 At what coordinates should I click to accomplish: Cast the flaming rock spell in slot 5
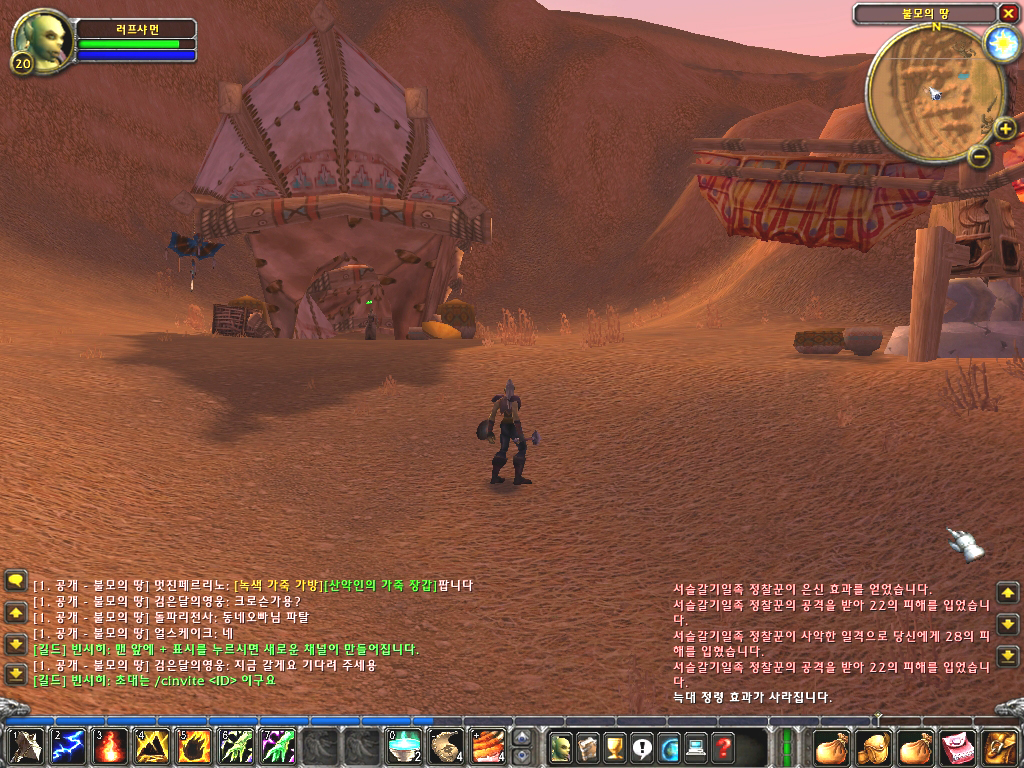193,747
